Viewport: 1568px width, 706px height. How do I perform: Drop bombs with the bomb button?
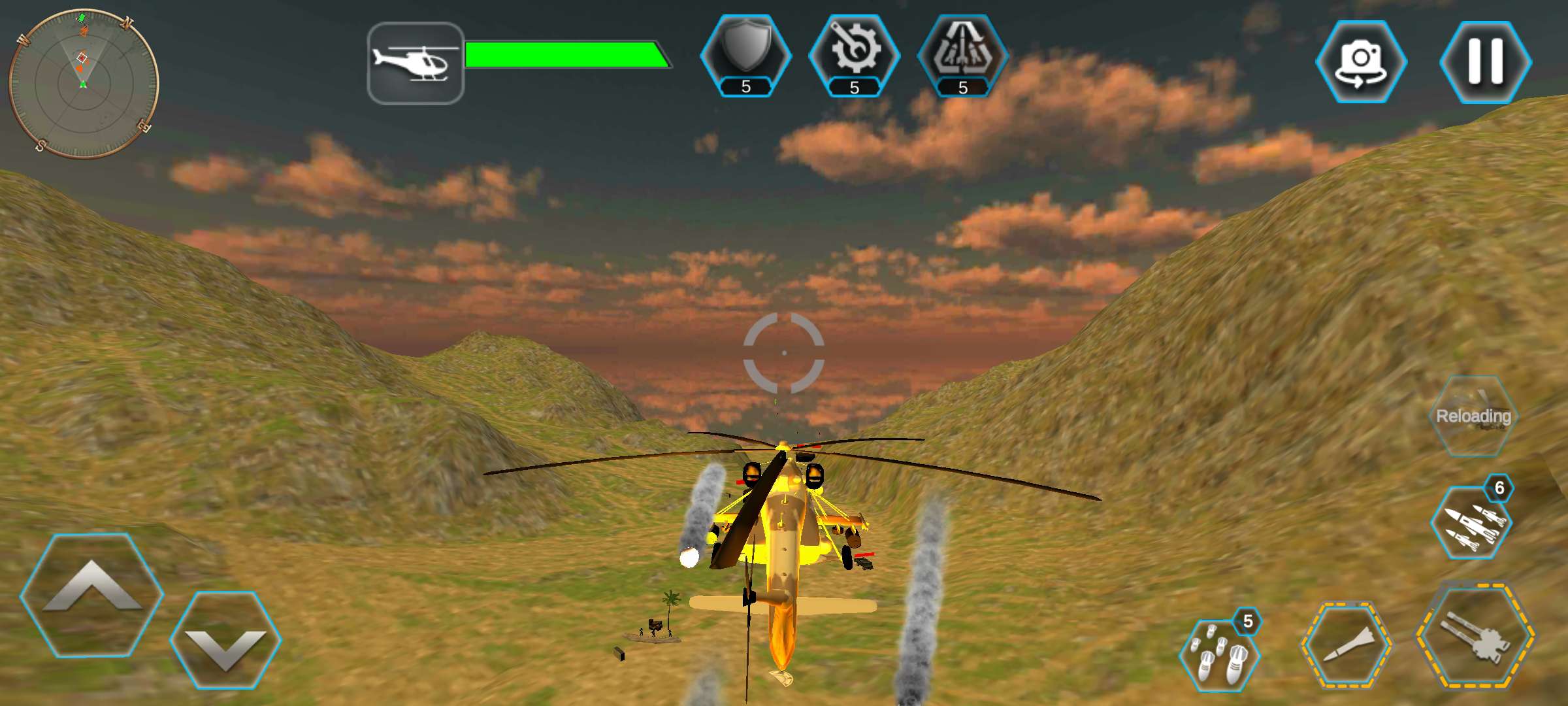click(x=1218, y=654)
